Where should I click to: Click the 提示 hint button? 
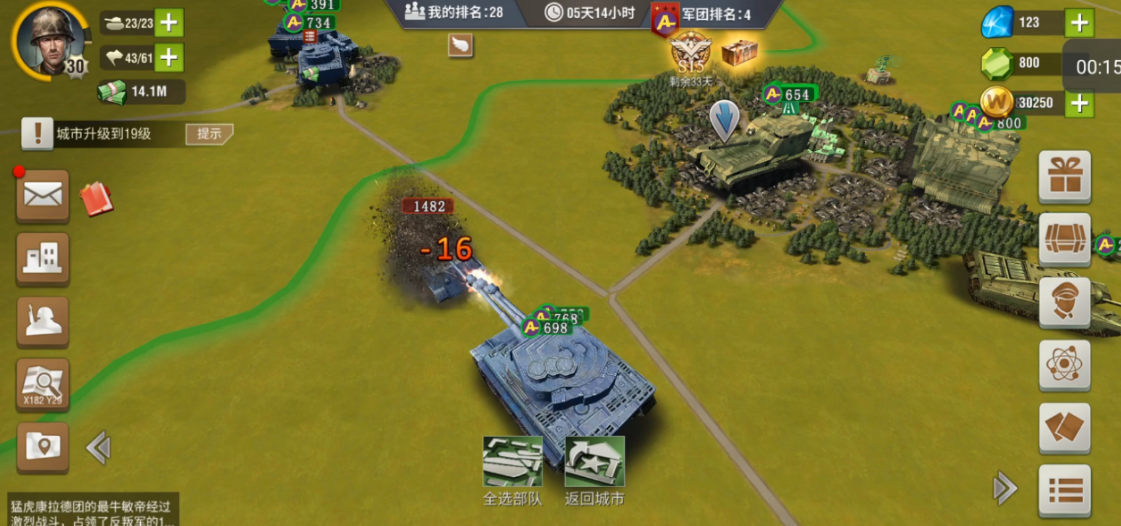[x=209, y=134]
